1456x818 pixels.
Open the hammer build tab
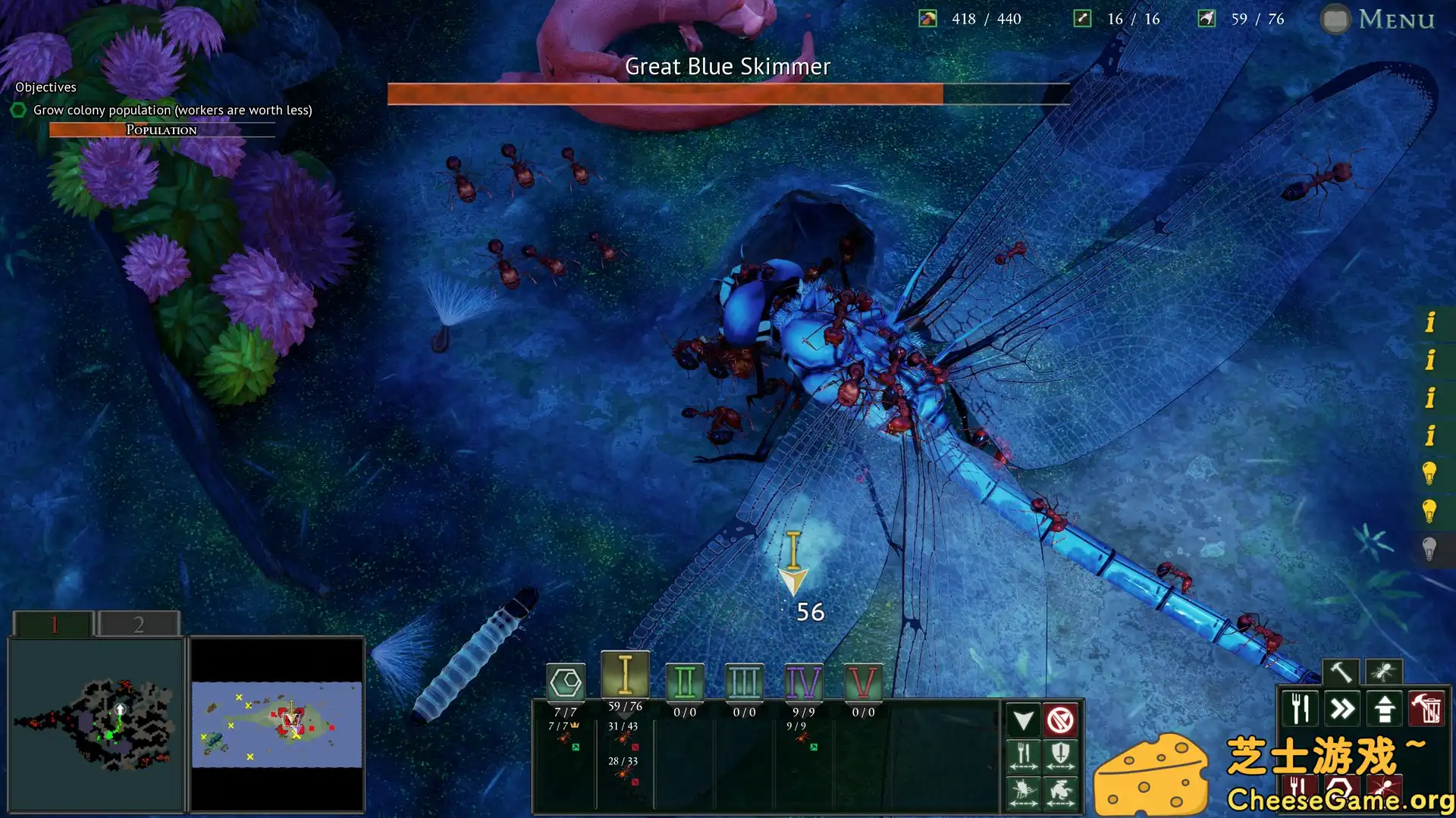(x=1341, y=672)
